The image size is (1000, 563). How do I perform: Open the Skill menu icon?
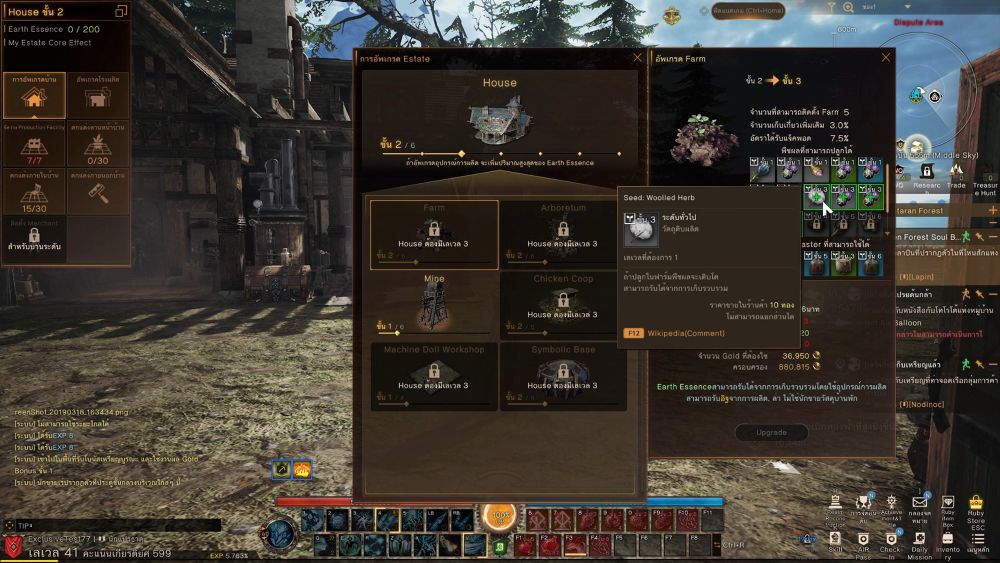pyautogui.click(x=835, y=538)
